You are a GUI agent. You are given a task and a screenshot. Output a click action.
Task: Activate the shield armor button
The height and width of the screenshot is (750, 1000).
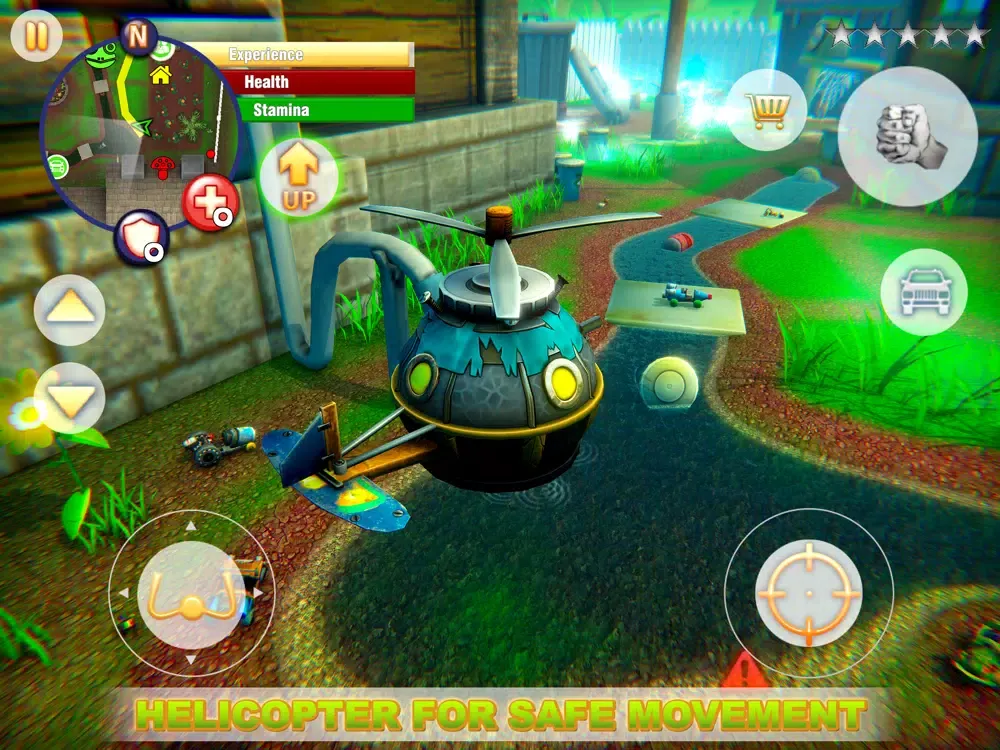tap(140, 237)
